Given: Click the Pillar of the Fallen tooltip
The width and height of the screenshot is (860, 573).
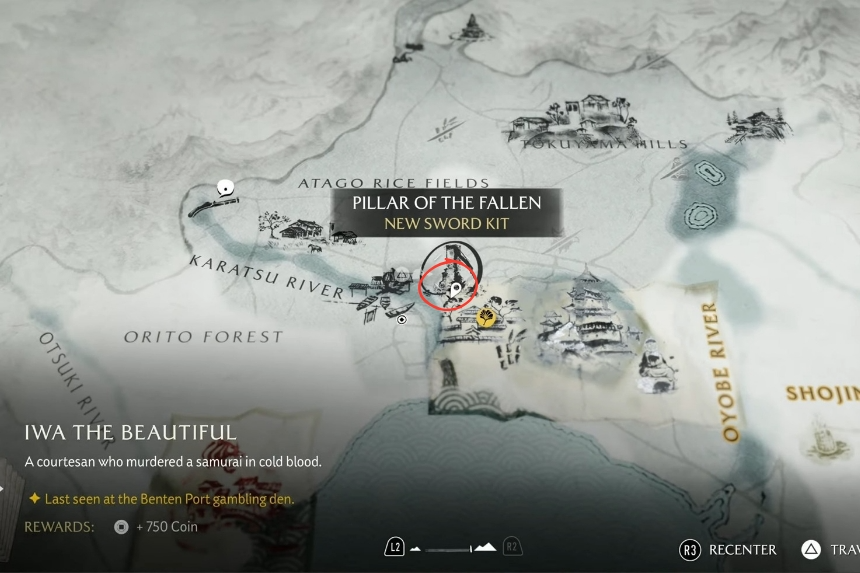Looking at the screenshot, I should [x=446, y=212].
